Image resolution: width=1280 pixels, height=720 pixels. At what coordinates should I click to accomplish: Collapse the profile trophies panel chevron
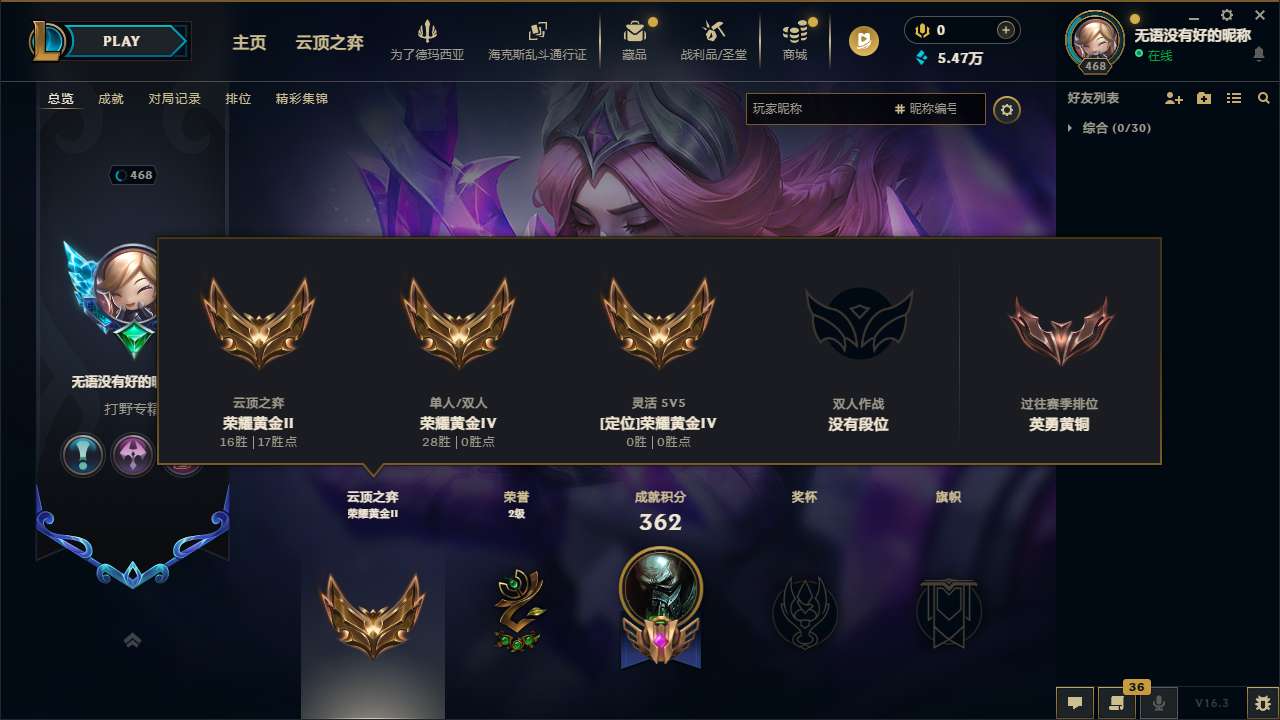coord(132,640)
